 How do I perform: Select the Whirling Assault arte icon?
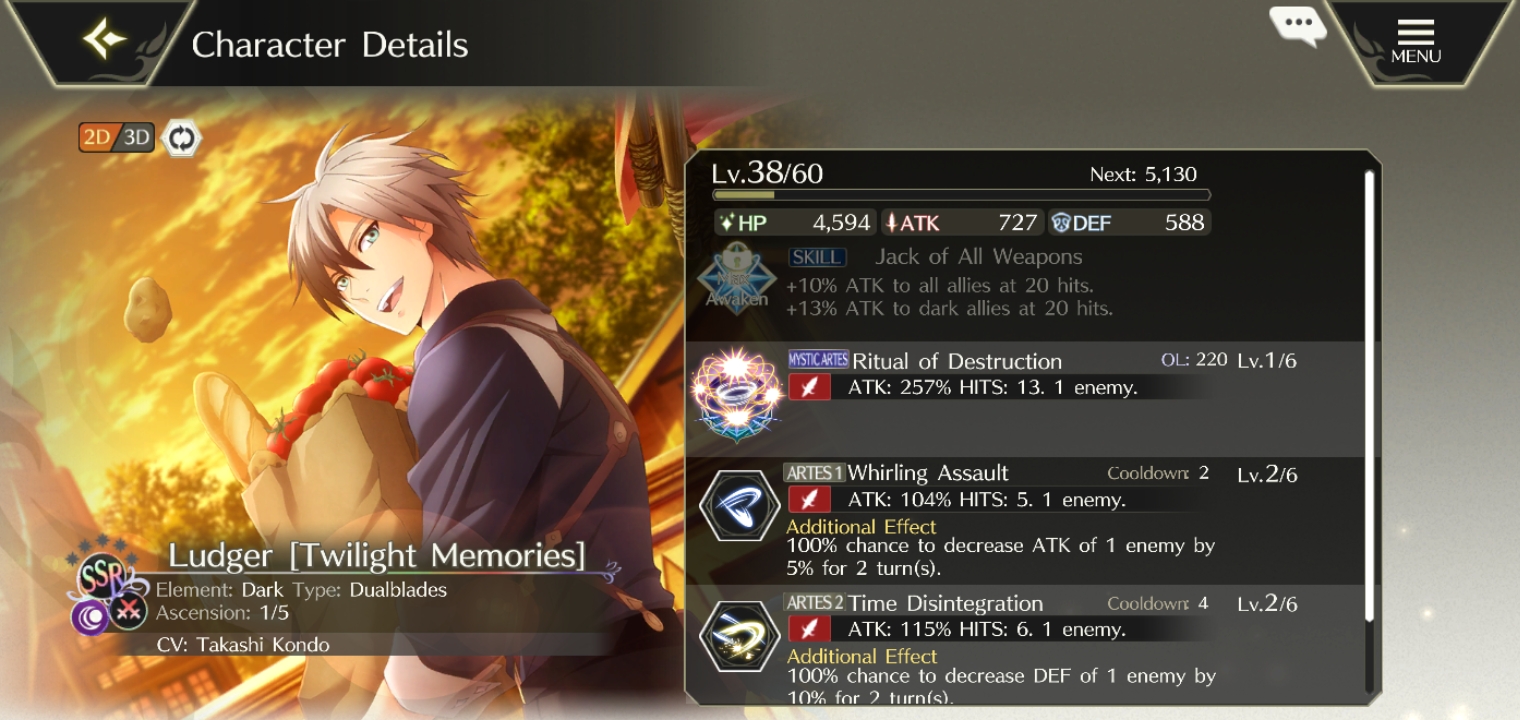(739, 505)
